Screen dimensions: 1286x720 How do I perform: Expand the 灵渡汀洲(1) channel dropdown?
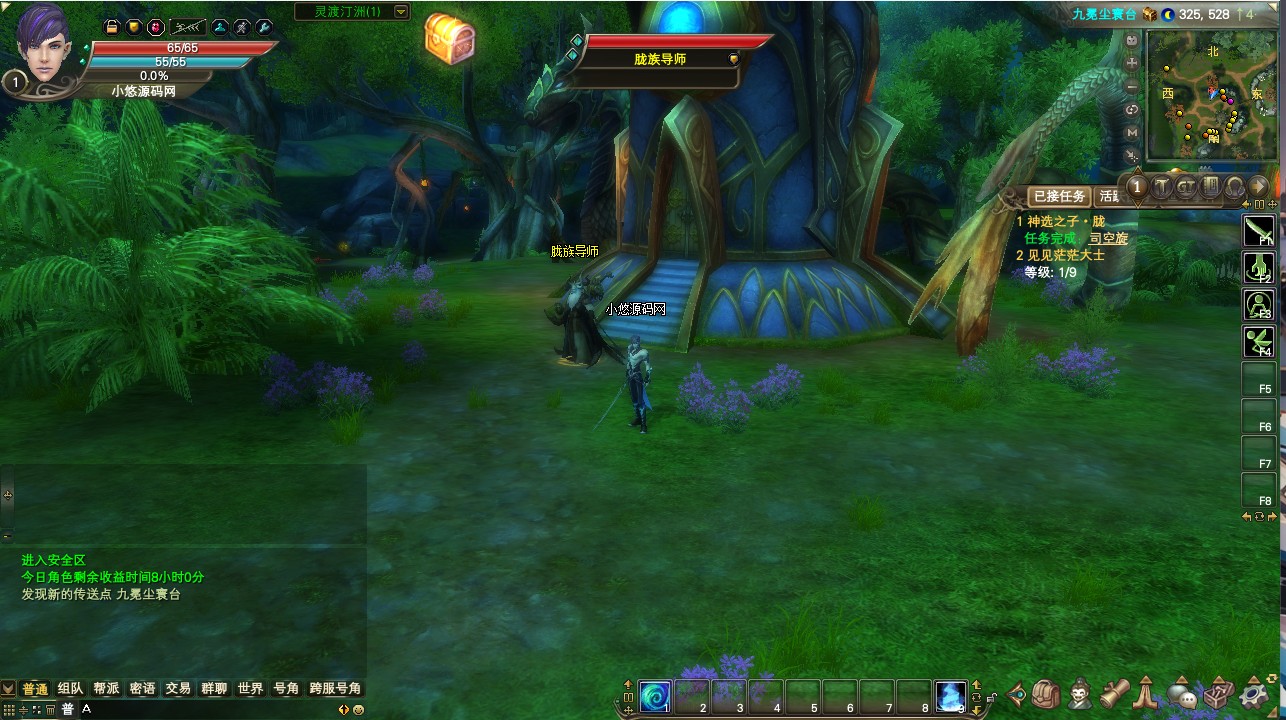(401, 12)
